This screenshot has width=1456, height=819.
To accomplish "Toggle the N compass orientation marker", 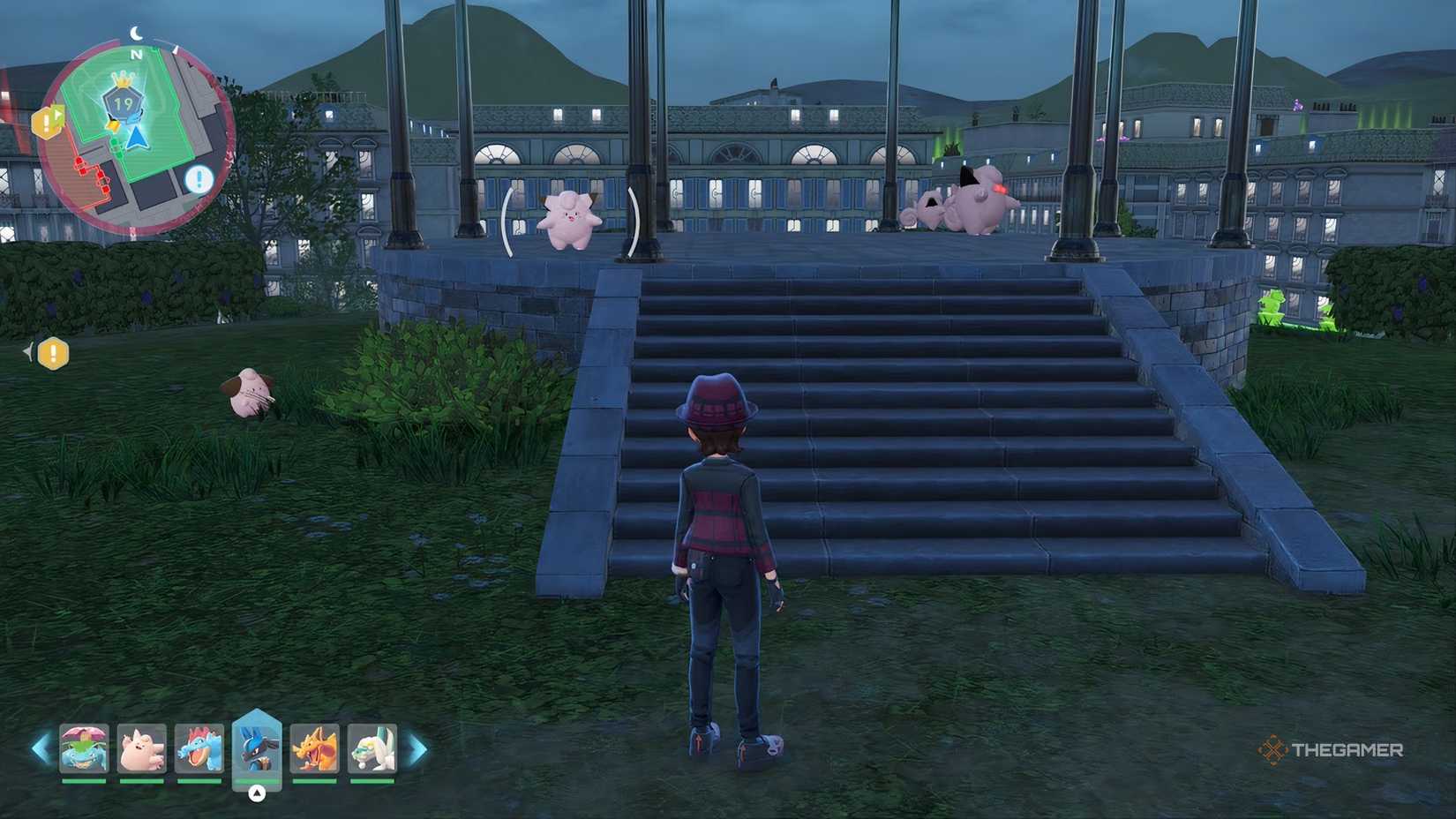I will click(x=135, y=54).
